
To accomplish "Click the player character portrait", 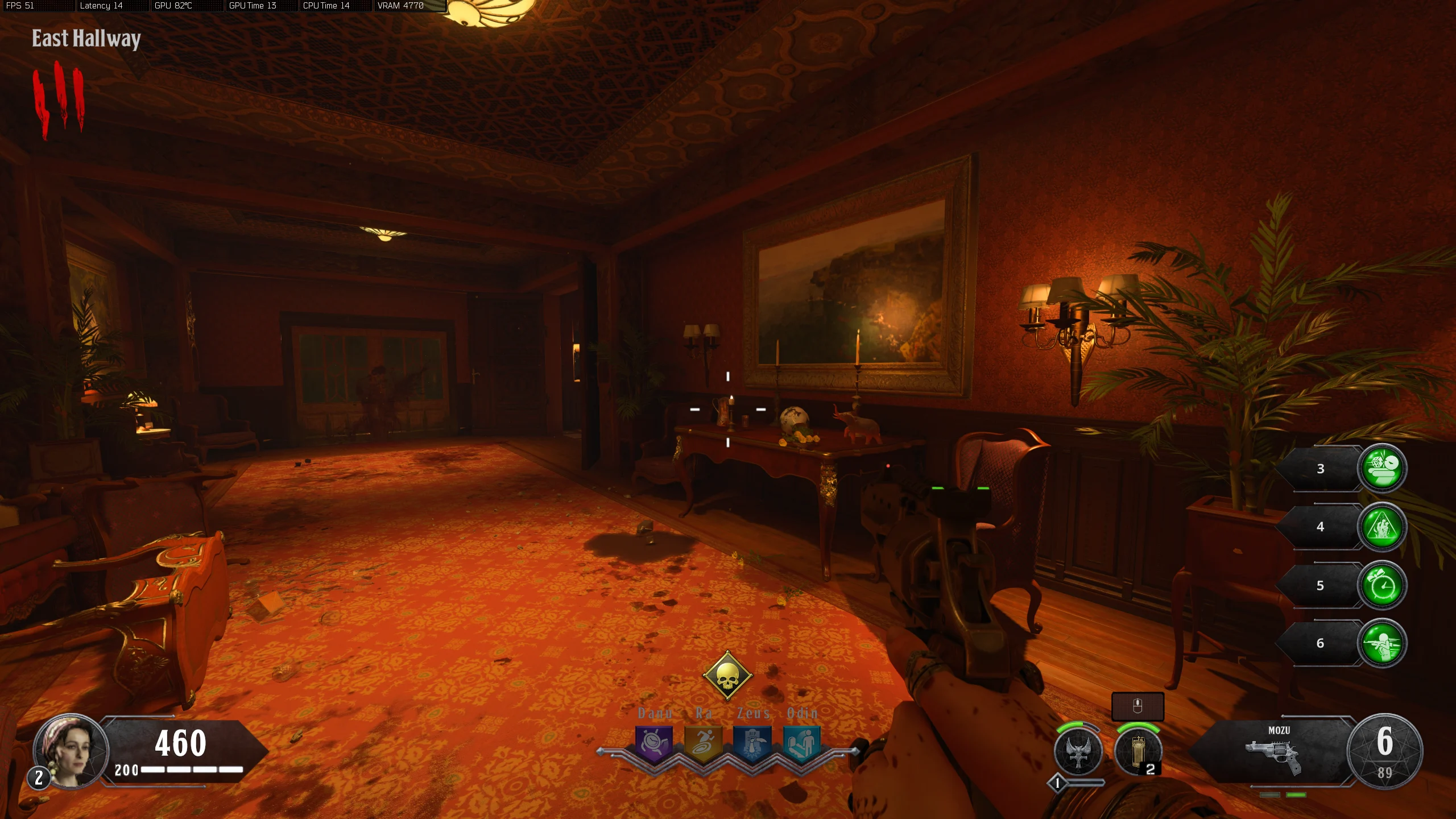I will (71, 750).
